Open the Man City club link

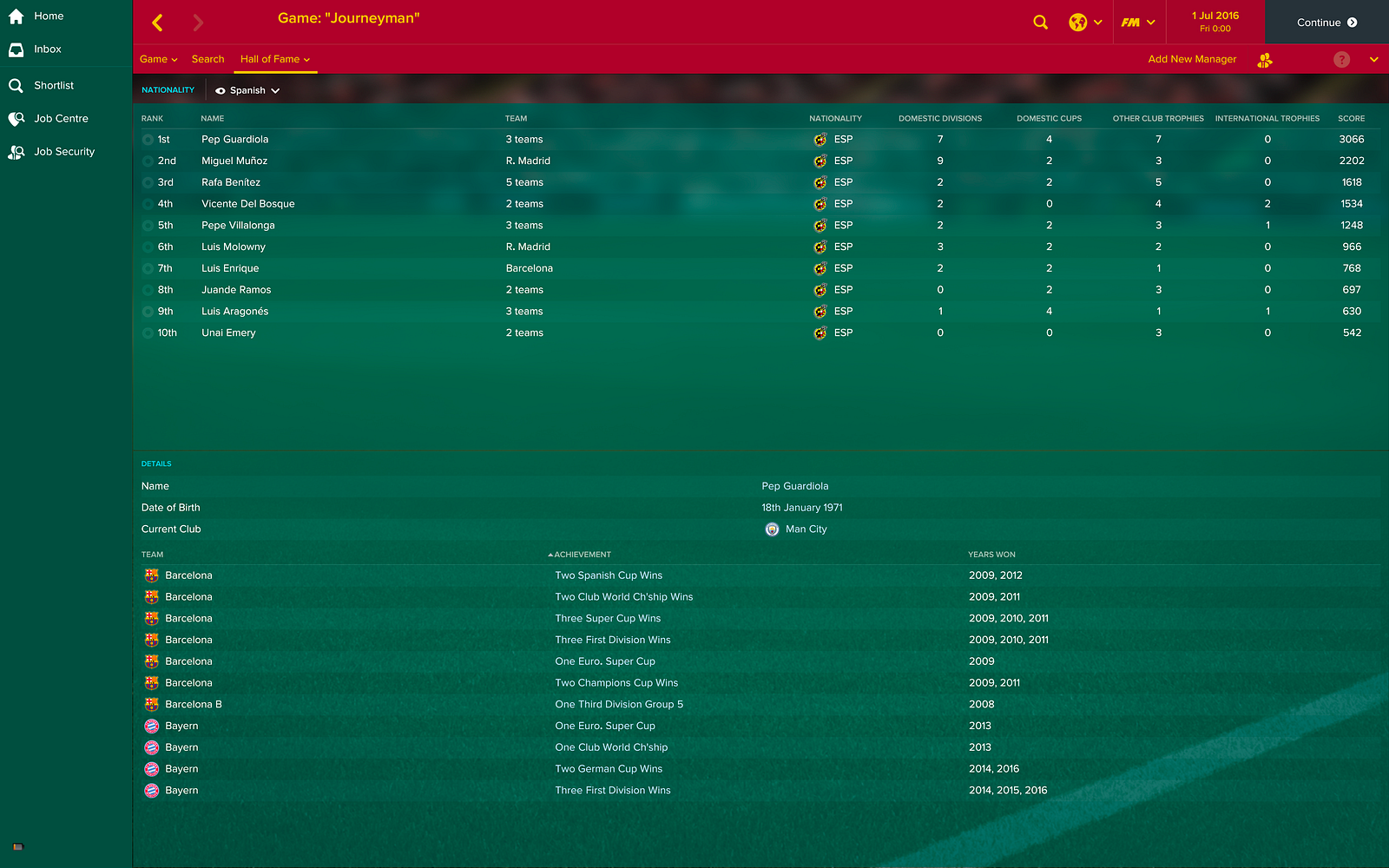[806, 529]
